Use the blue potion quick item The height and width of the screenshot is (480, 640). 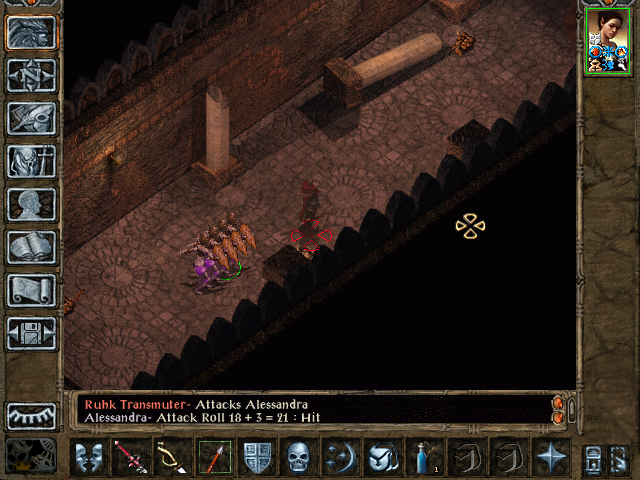click(424, 457)
